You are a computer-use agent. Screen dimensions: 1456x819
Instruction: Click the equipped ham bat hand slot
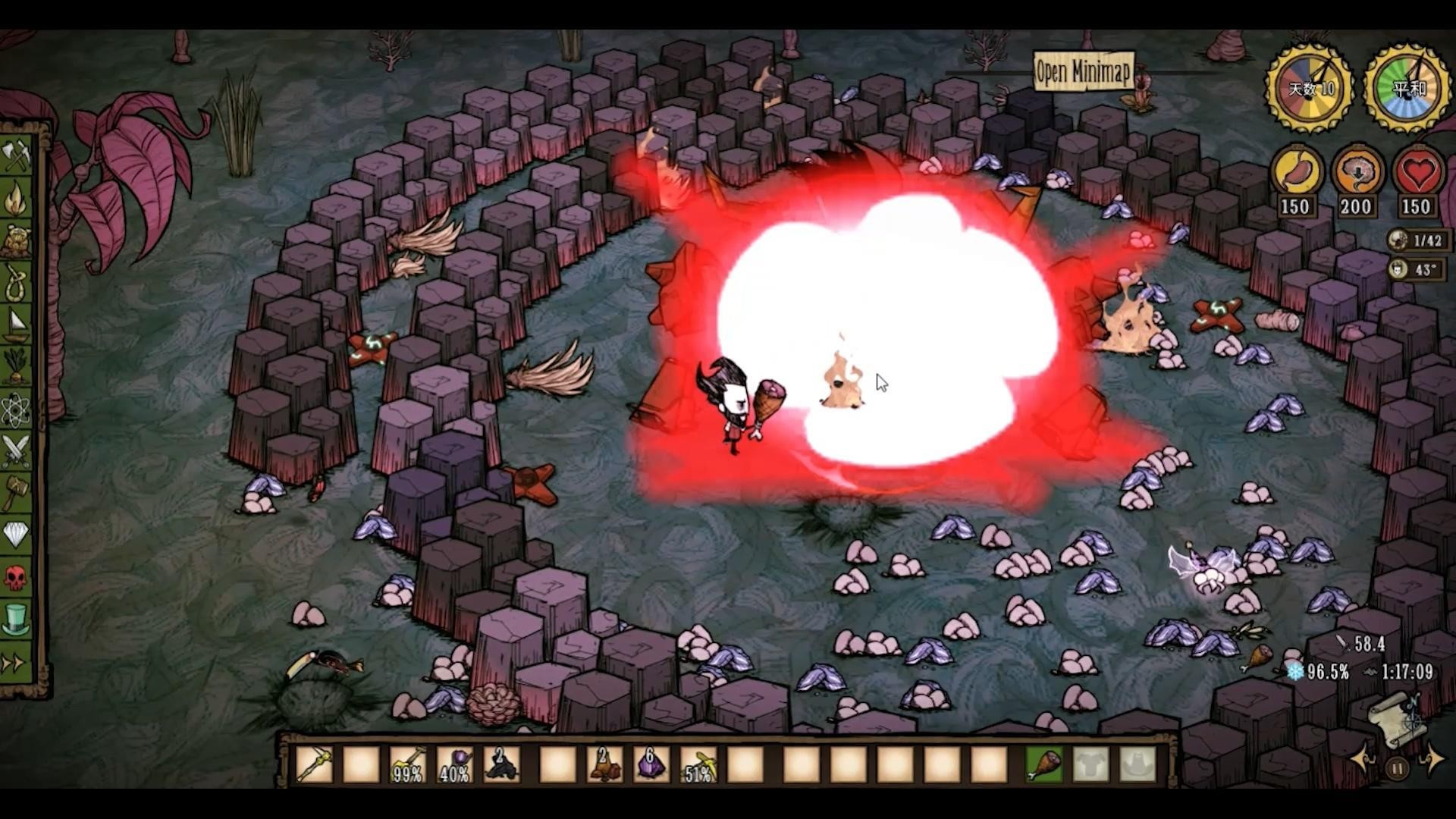1044,764
